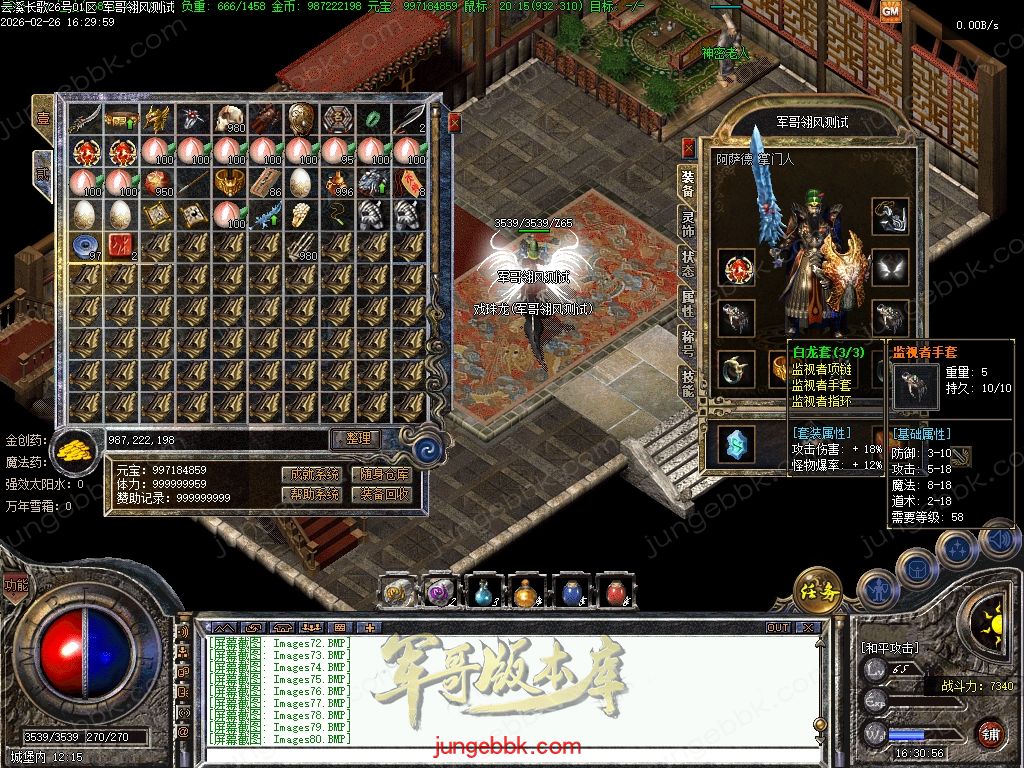Viewport: 1024px width, 768px height.
Task: Click the white wings equipment slot
Action: [889, 268]
